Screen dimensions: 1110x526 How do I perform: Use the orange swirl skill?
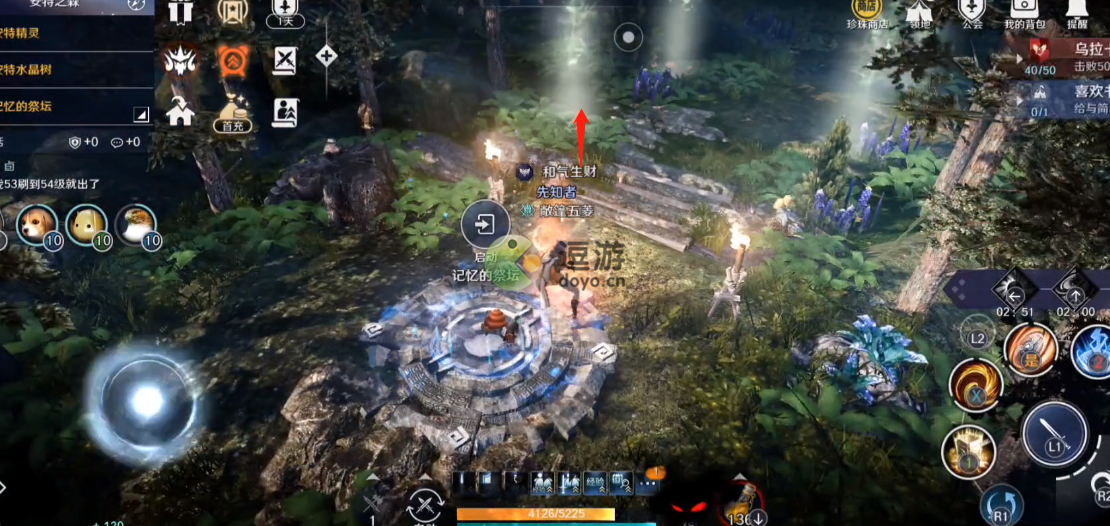[975, 386]
